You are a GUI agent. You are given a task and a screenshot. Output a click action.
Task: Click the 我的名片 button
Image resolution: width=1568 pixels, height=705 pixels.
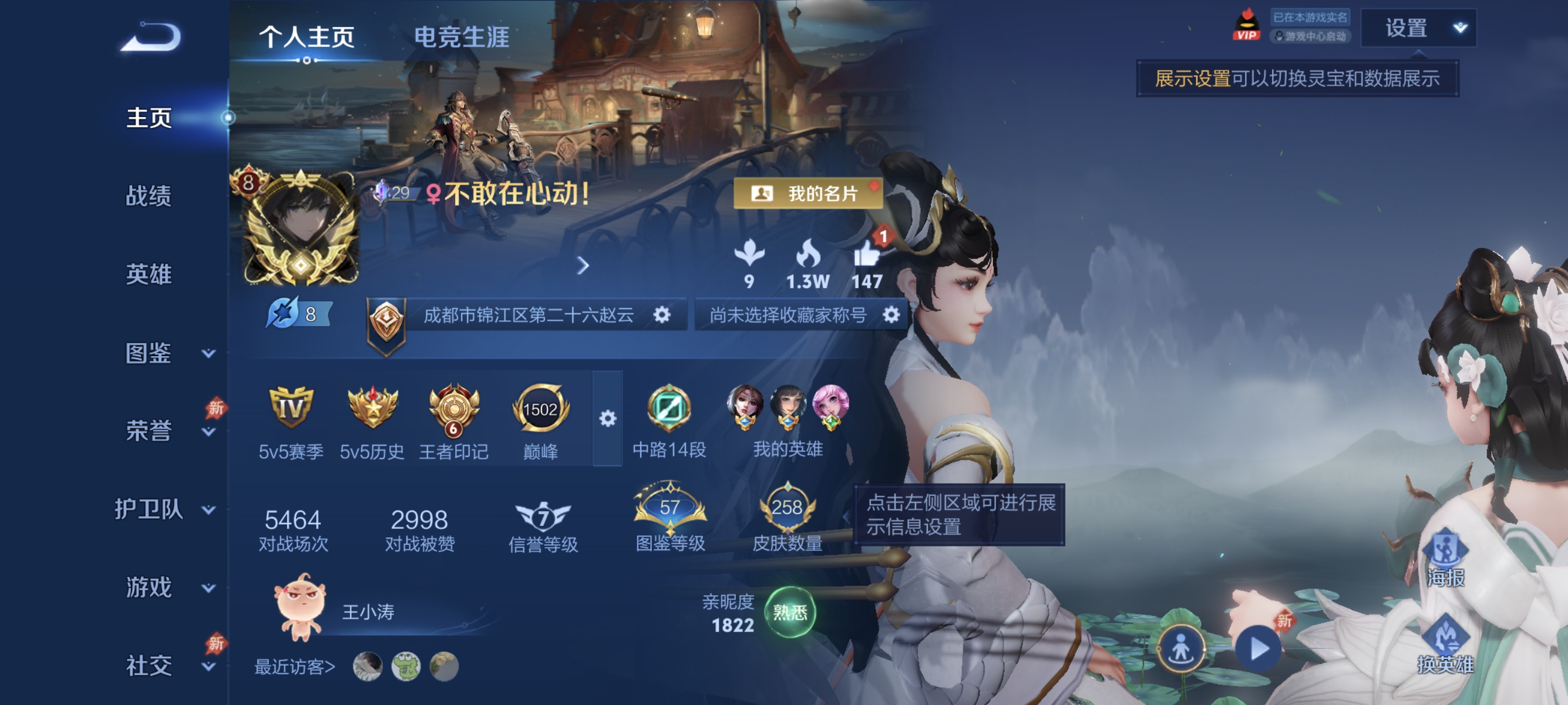pyautogui.click(x=807, y=194)
